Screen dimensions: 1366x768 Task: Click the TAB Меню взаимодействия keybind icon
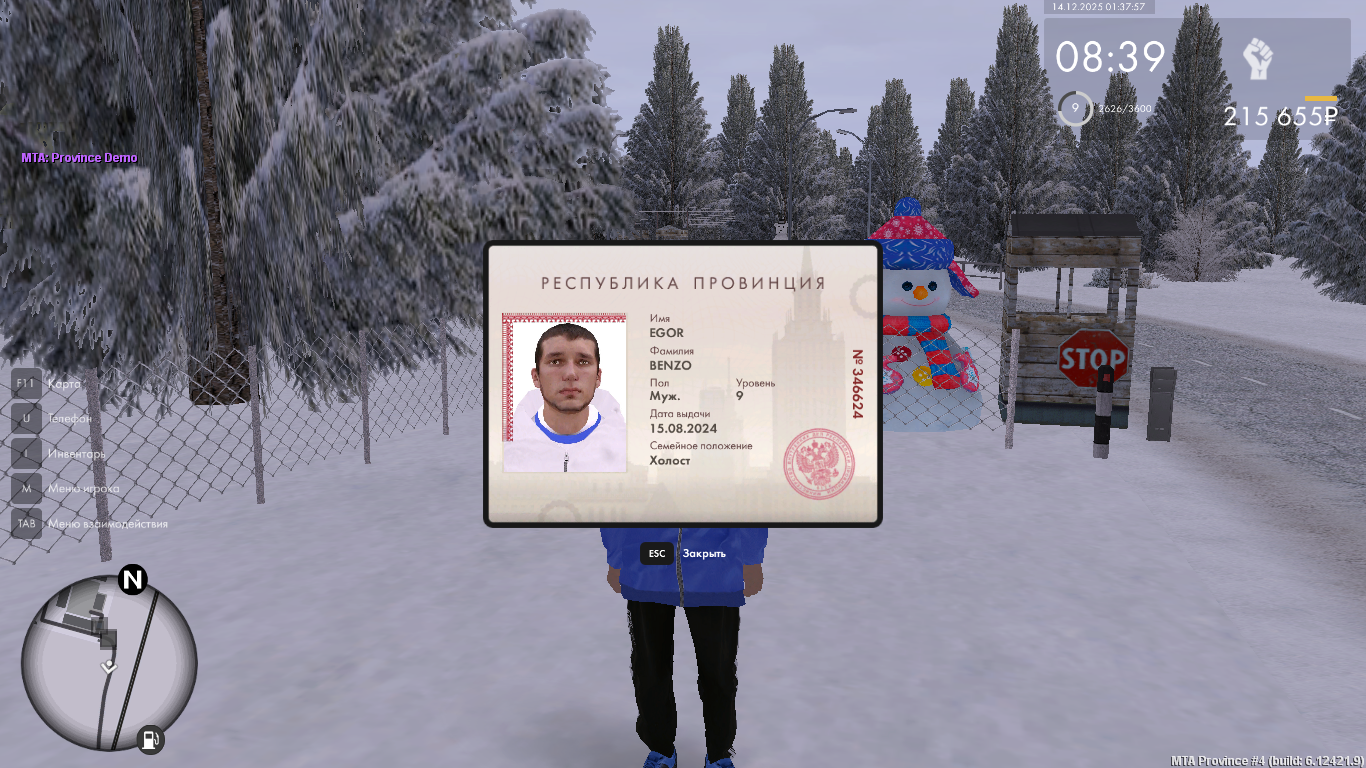coord(25,523)
